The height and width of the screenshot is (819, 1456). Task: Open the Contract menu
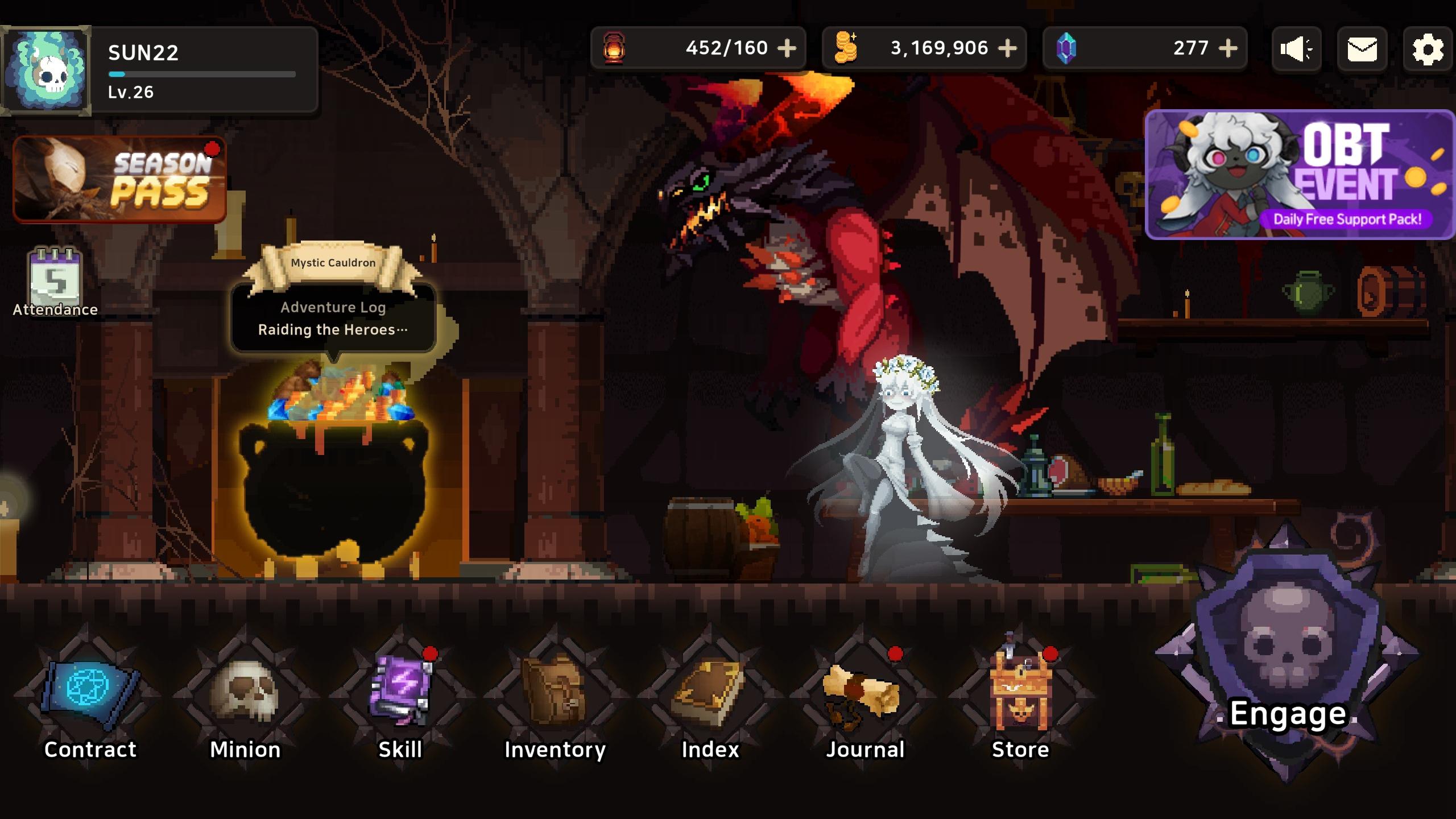pyautogui.click(x=90, y=697)
